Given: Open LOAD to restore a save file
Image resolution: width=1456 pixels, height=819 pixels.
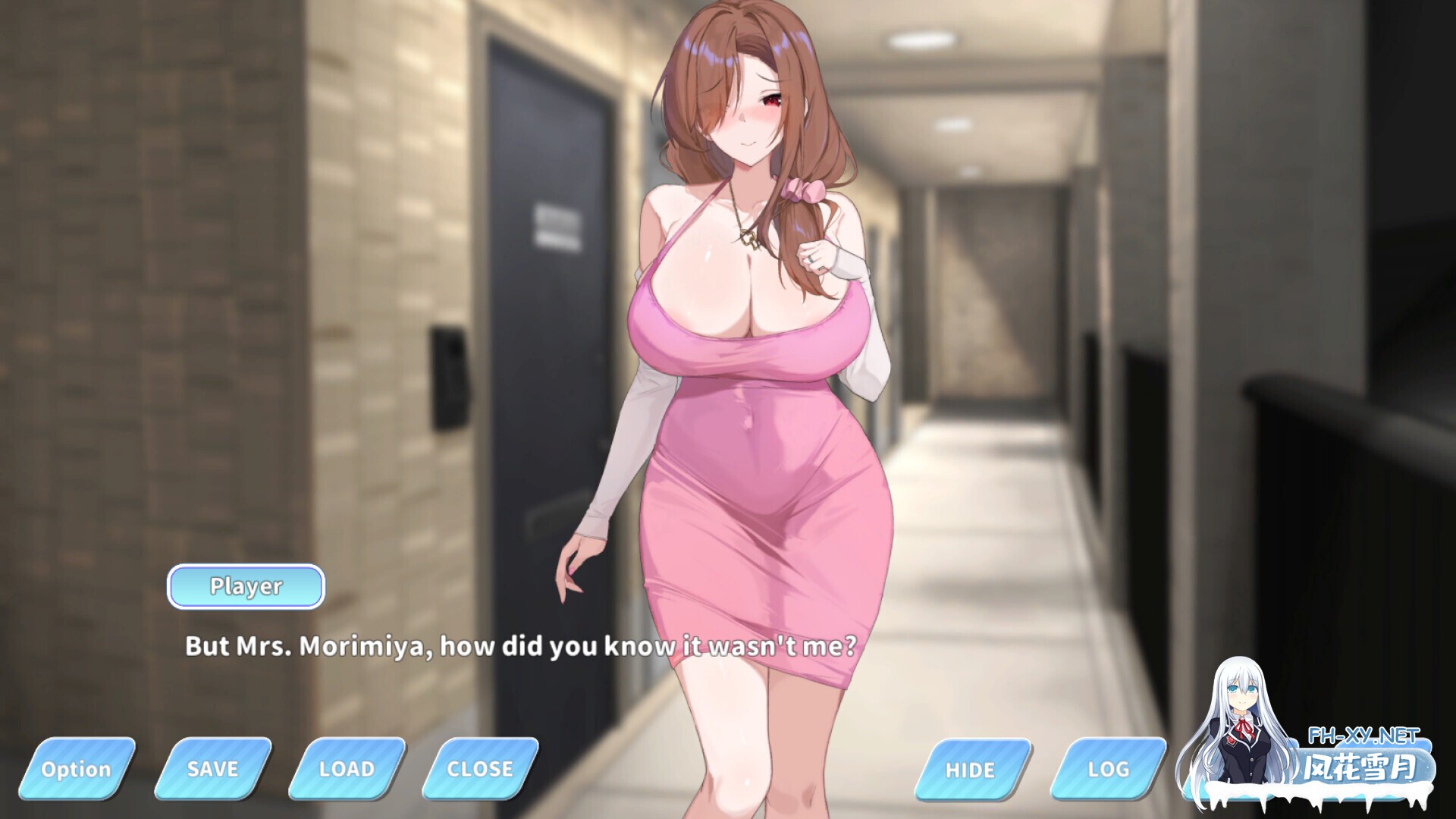Looking at the screenshot, I should click(x=347, y=769).
